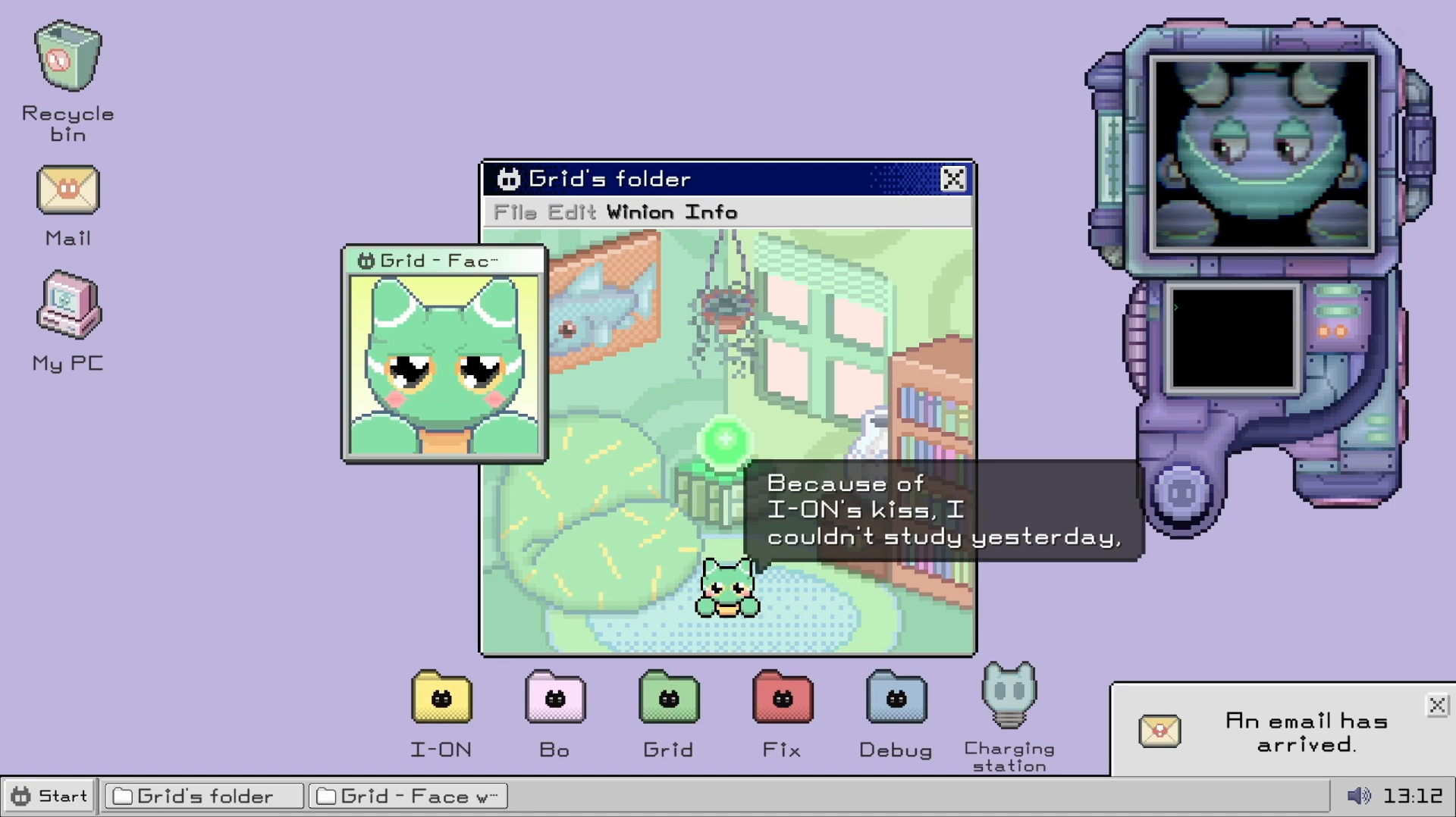Toggle the taskbar speaker volume icon
This screenshot has width=1456, height=817.
point(1358,796)
